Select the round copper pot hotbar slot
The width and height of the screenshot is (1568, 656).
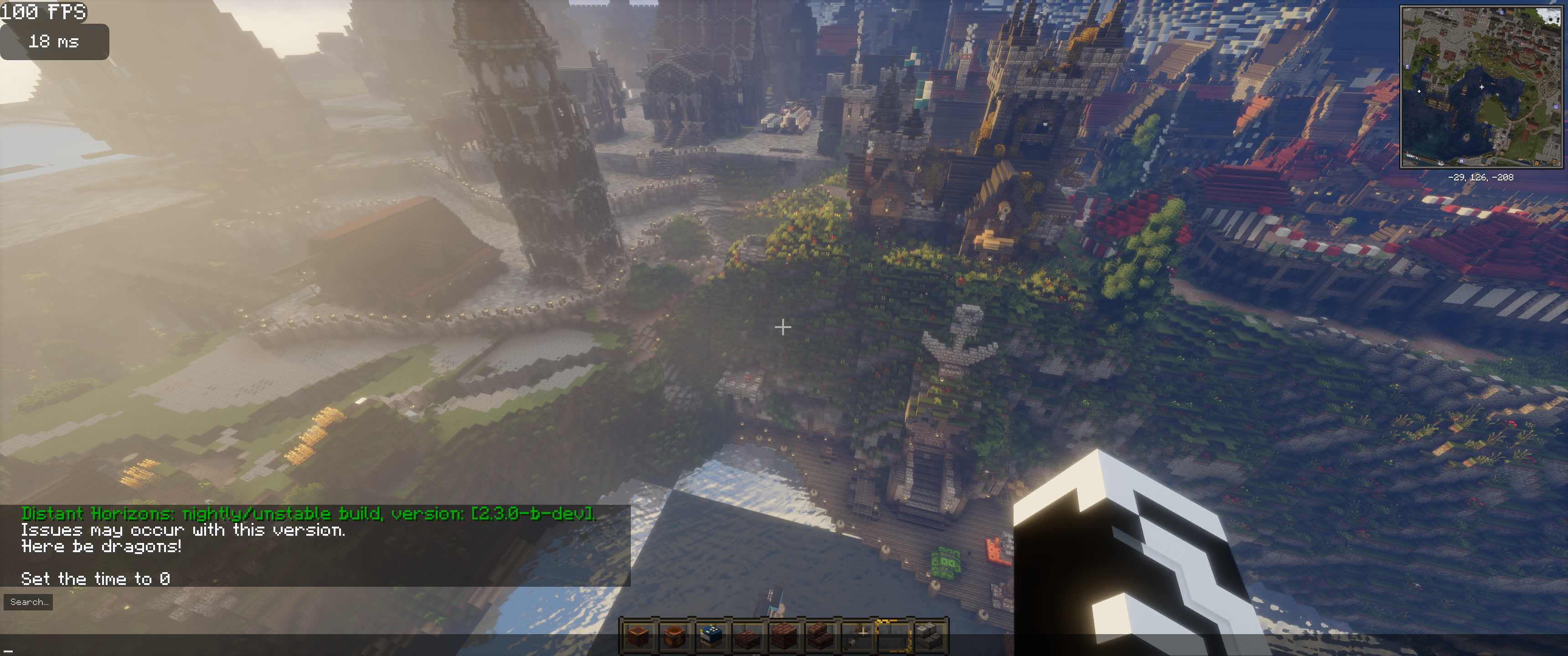point(674,636)
